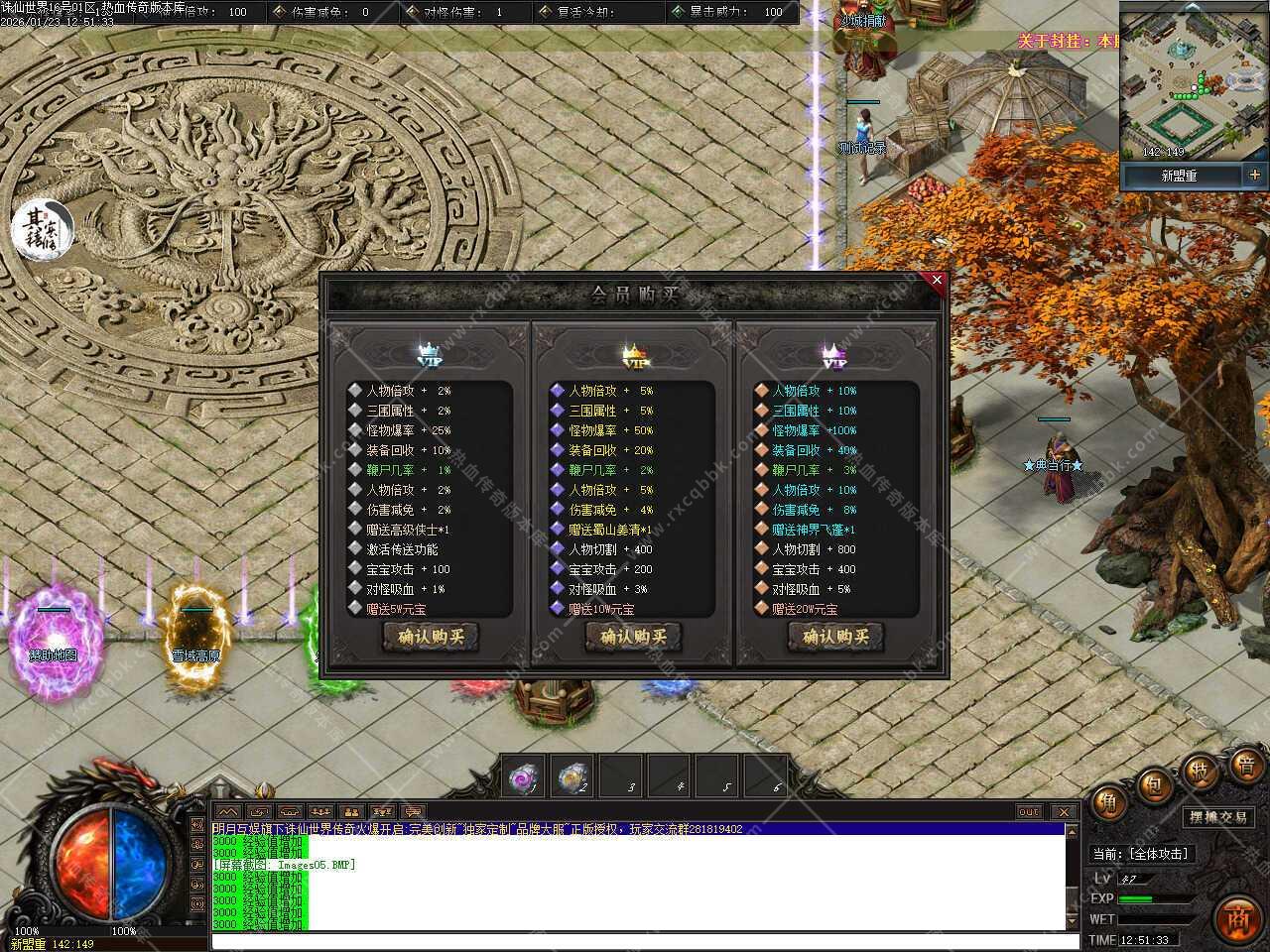The width and height of the screenshot is (1270, 952).
Task: Use the purple swirl item in hotbar slot 1
Action: (x=524, y=777)
